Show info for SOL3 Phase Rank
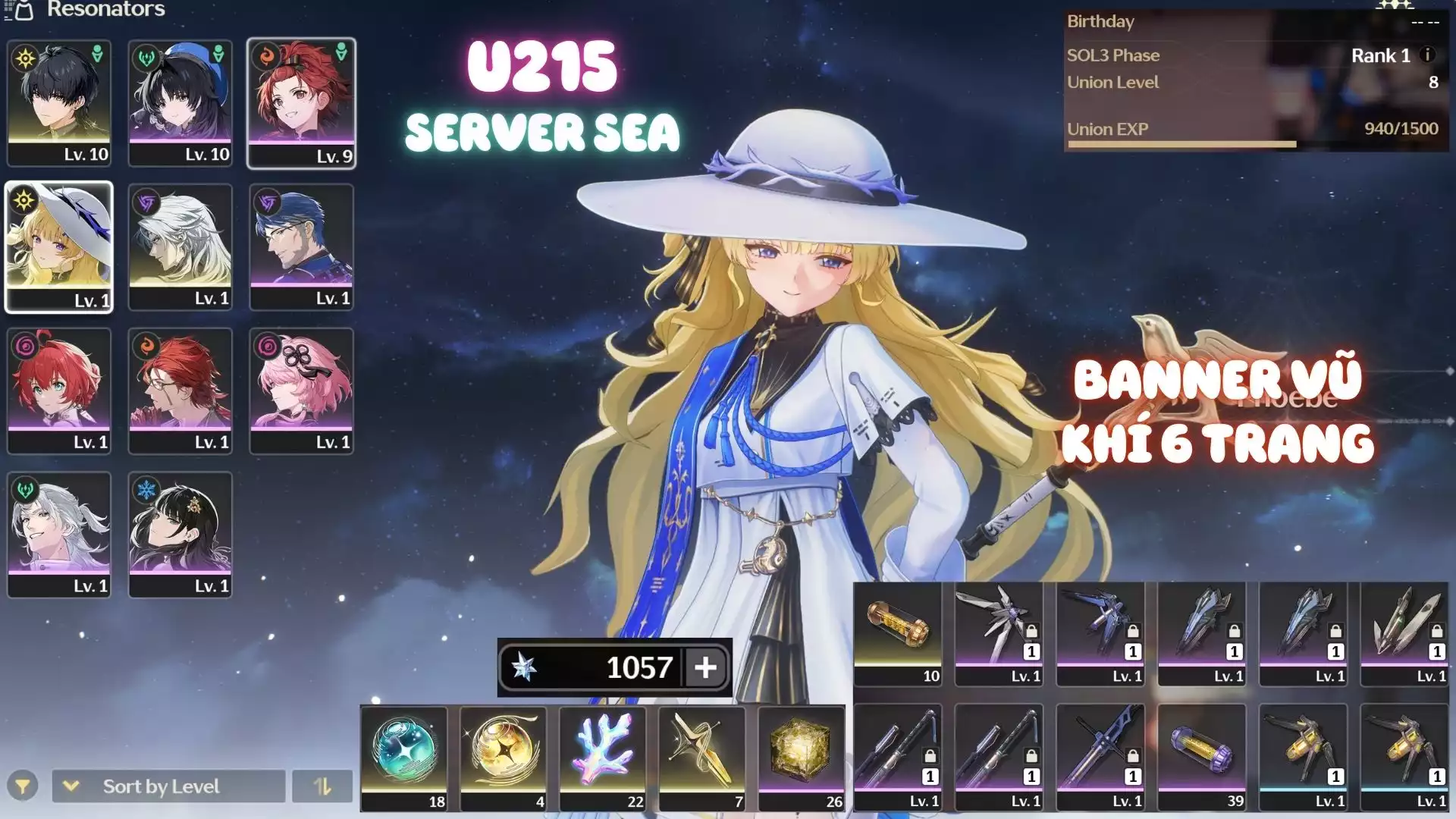1456x819 pixels. click(1427, 55)
